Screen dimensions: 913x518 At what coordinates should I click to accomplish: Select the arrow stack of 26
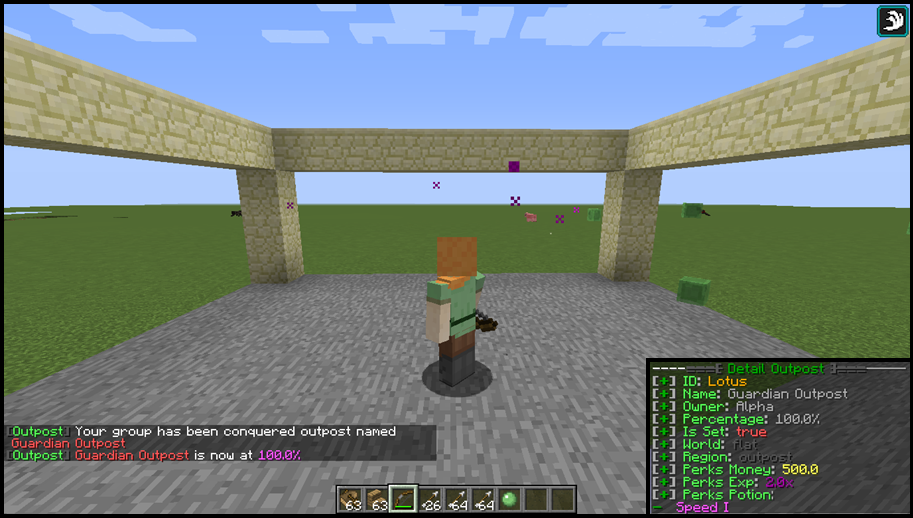430,498
